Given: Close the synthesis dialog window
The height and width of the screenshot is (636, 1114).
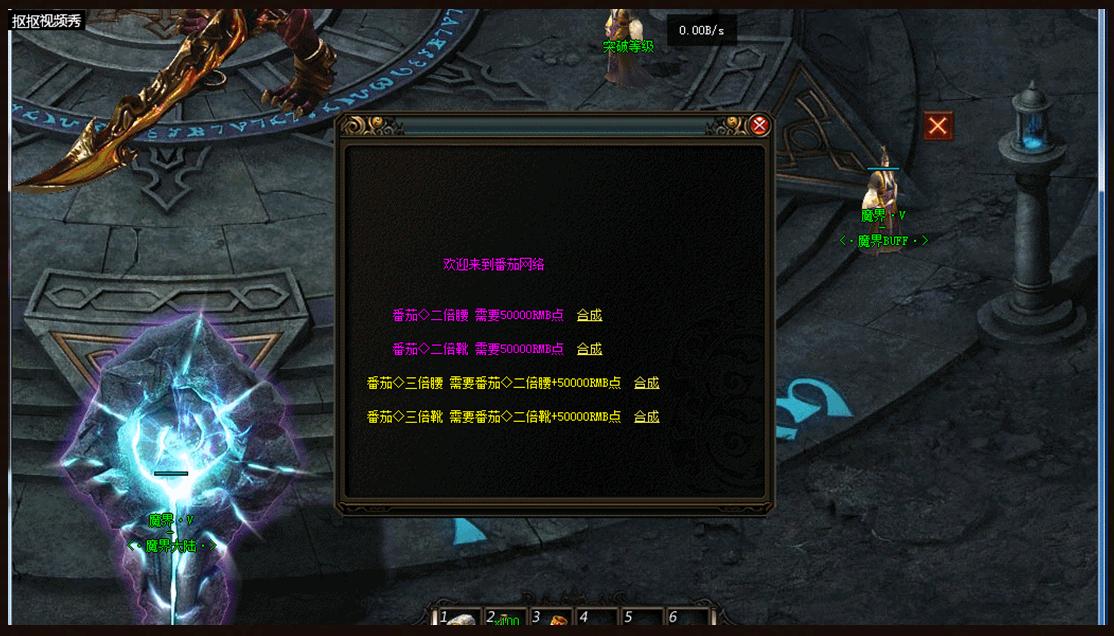Looking at the screenshot, I should coord(760,125).
